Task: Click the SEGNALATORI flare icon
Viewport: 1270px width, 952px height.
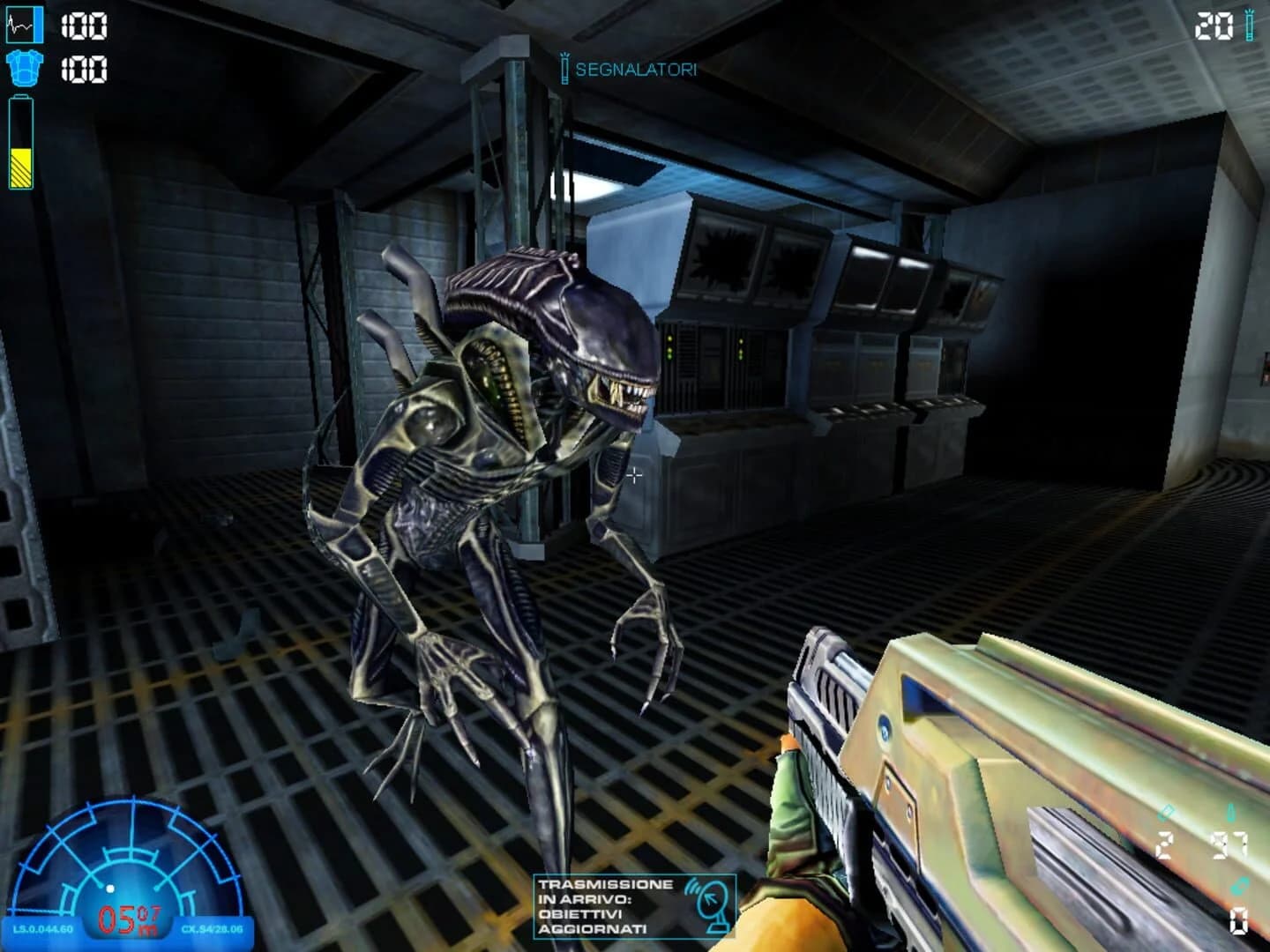Action: coord(565,66)
